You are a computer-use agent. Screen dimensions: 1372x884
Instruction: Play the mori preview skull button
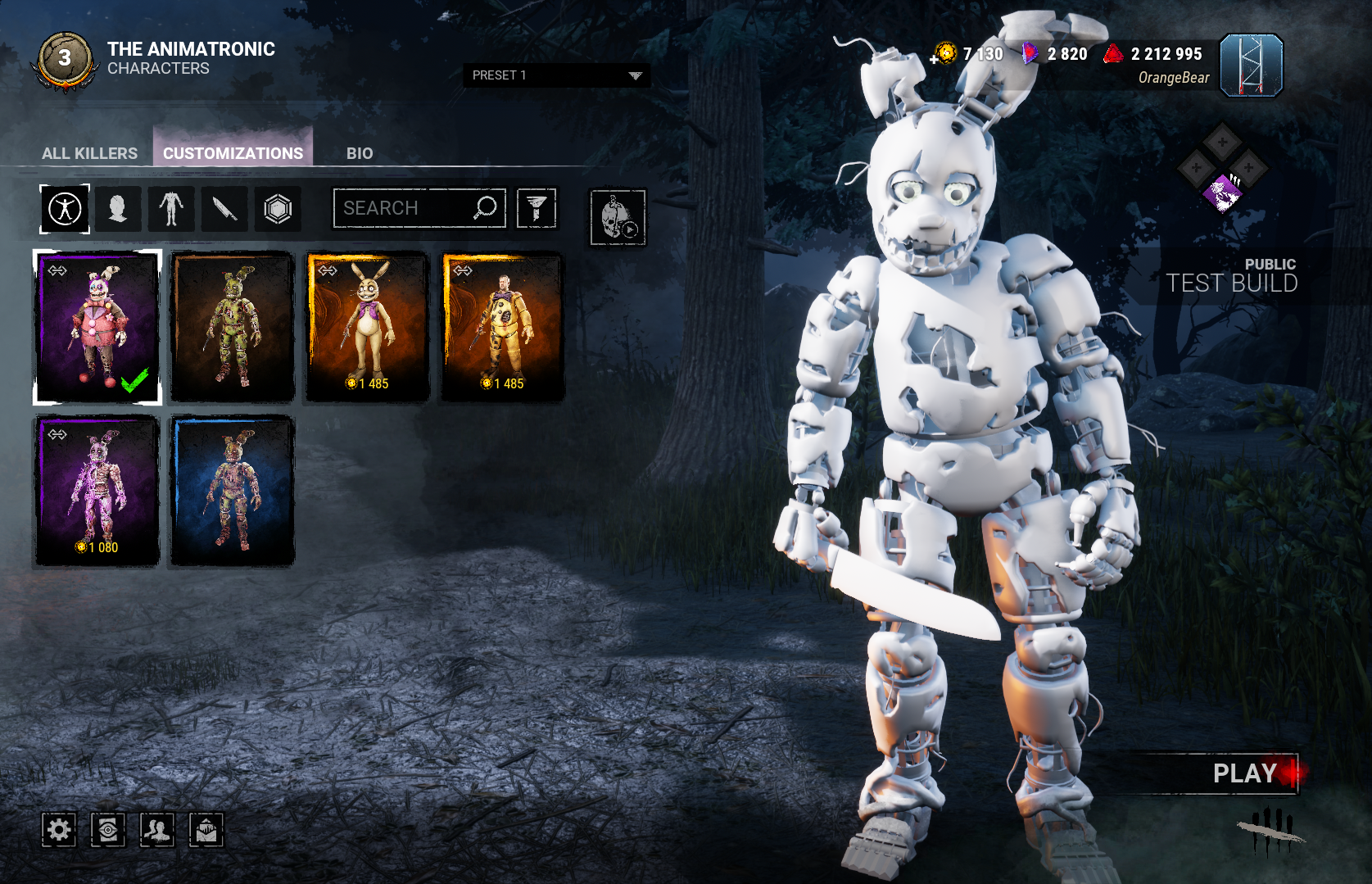pyautogui.click(x=618, y=218)
